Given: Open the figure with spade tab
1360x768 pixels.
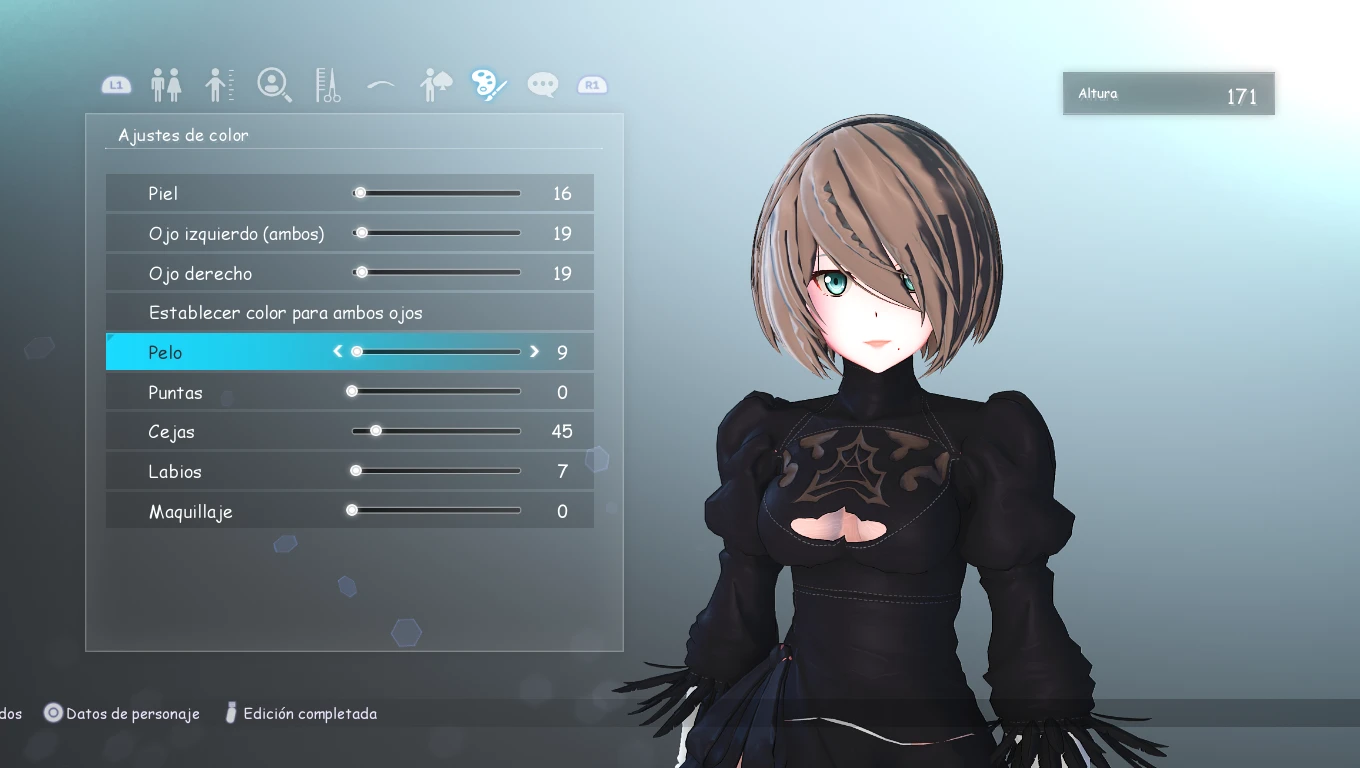Looking at the screenshot, I should pyautogui.click(x=436, y=85).
